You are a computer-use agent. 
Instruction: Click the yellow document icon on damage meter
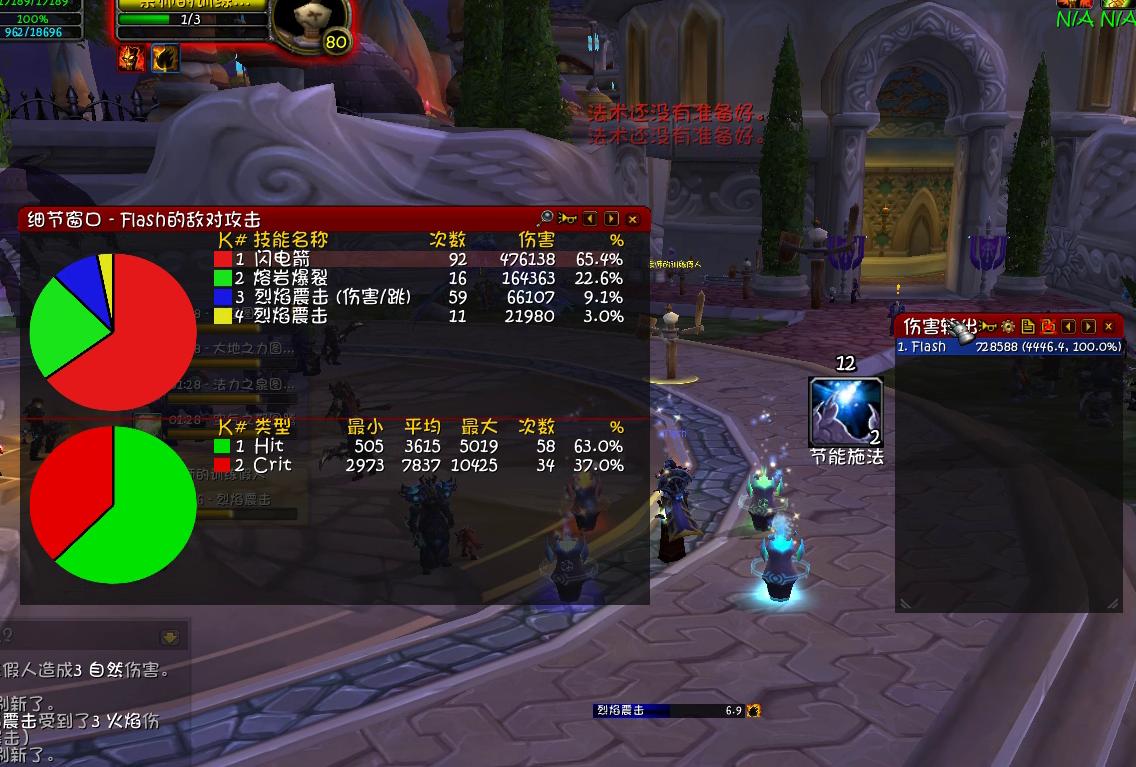1028,327
